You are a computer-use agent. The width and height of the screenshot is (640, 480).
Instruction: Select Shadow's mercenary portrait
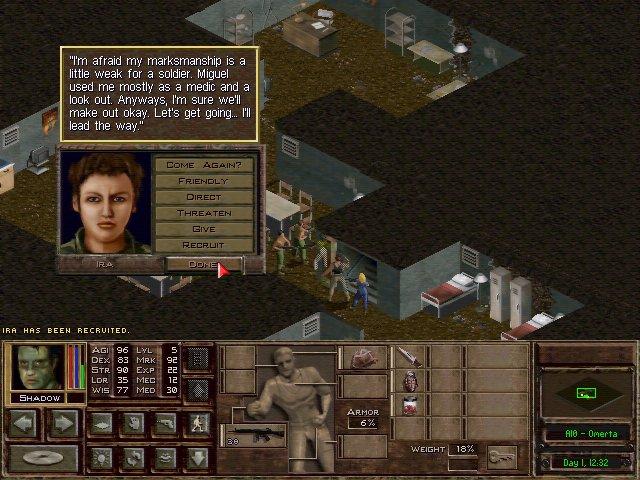point(37,367)
